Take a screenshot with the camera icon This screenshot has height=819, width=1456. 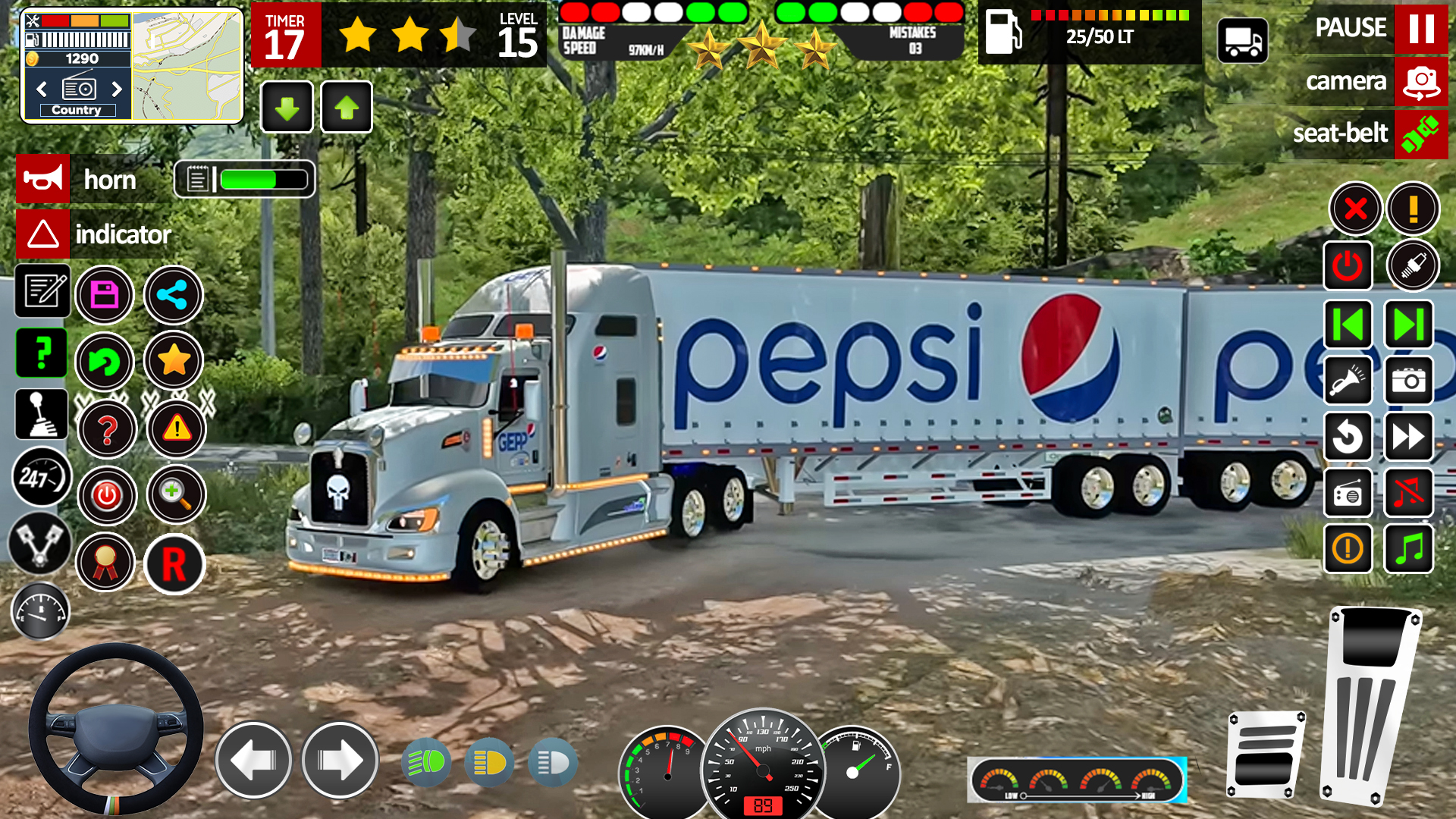point(1409,381)
